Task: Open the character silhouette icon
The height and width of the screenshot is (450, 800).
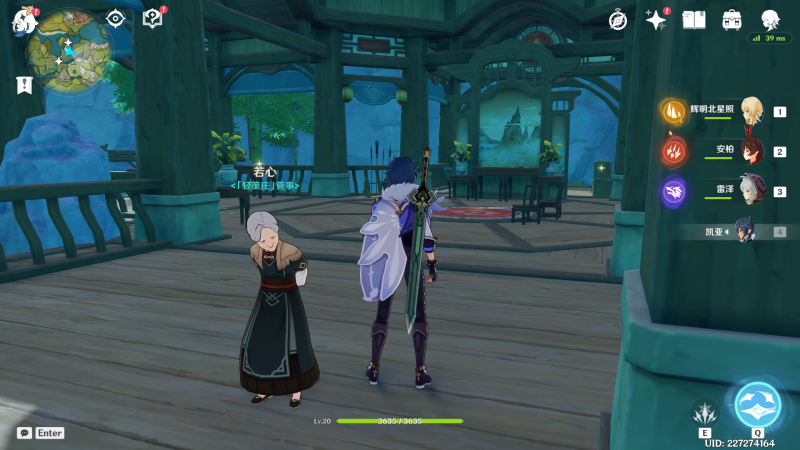Action: [x=770, y=19]
